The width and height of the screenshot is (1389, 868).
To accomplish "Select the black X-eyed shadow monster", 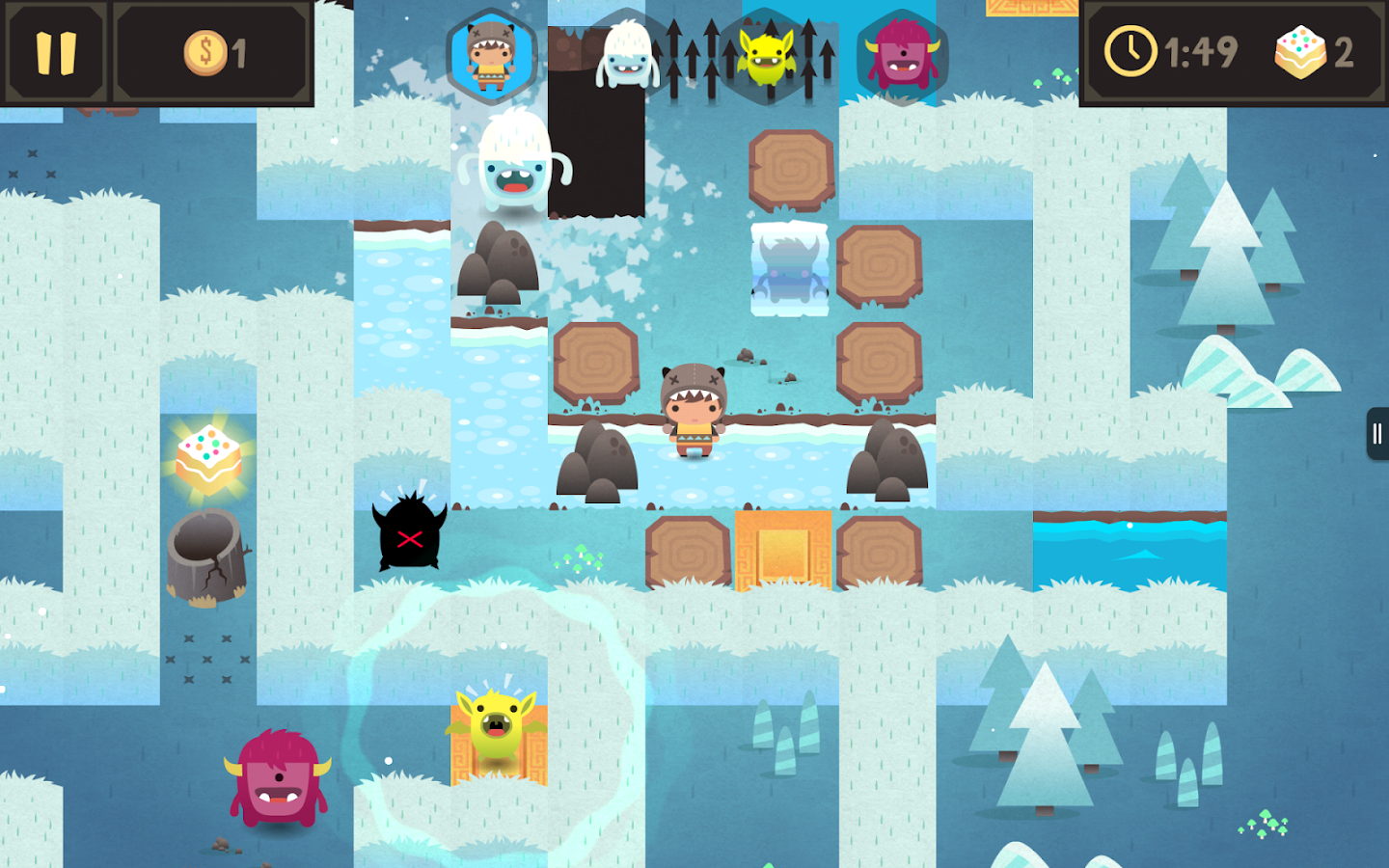I will pos(409,535).
